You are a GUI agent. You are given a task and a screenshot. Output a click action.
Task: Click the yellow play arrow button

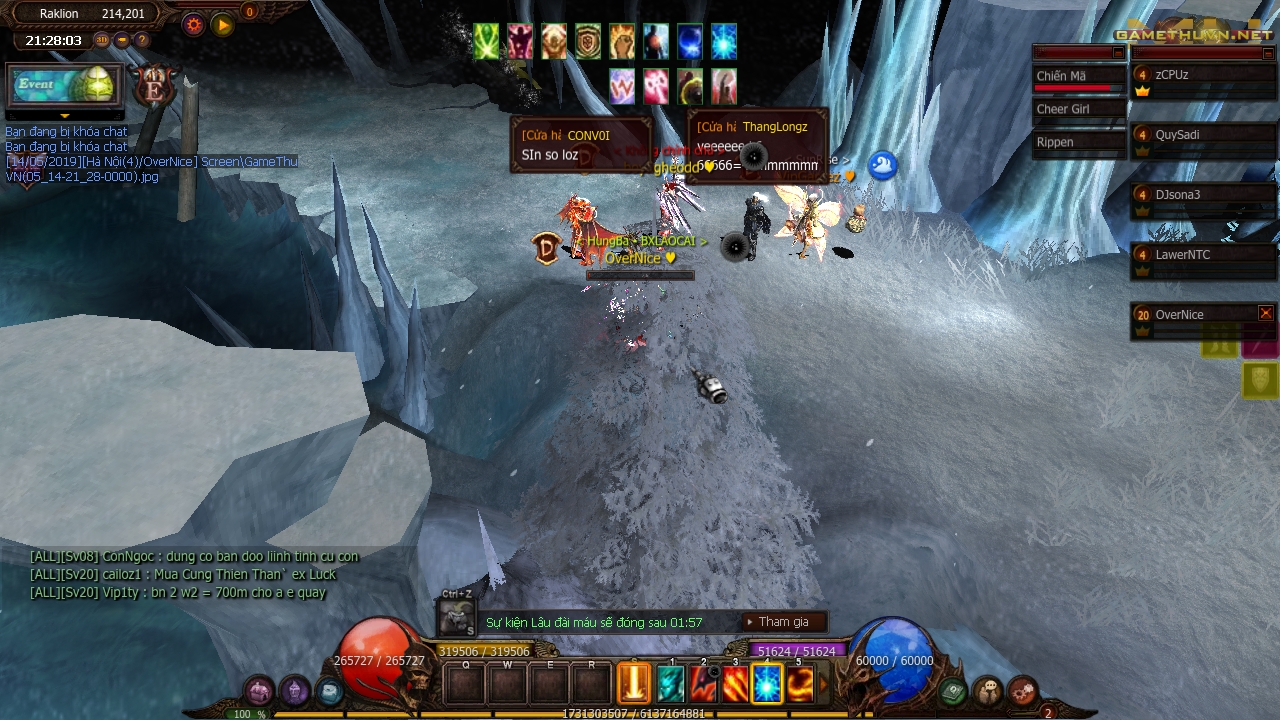pos(223,25)
